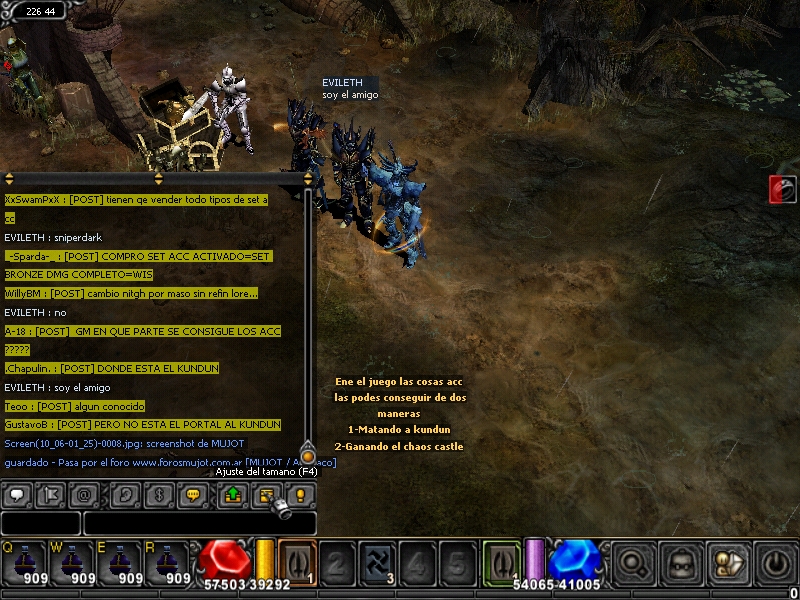The height and width of the screenshot is (600, 800).
Task: Click the yellow exclamation alert button
Action: (x=300, y=494)
